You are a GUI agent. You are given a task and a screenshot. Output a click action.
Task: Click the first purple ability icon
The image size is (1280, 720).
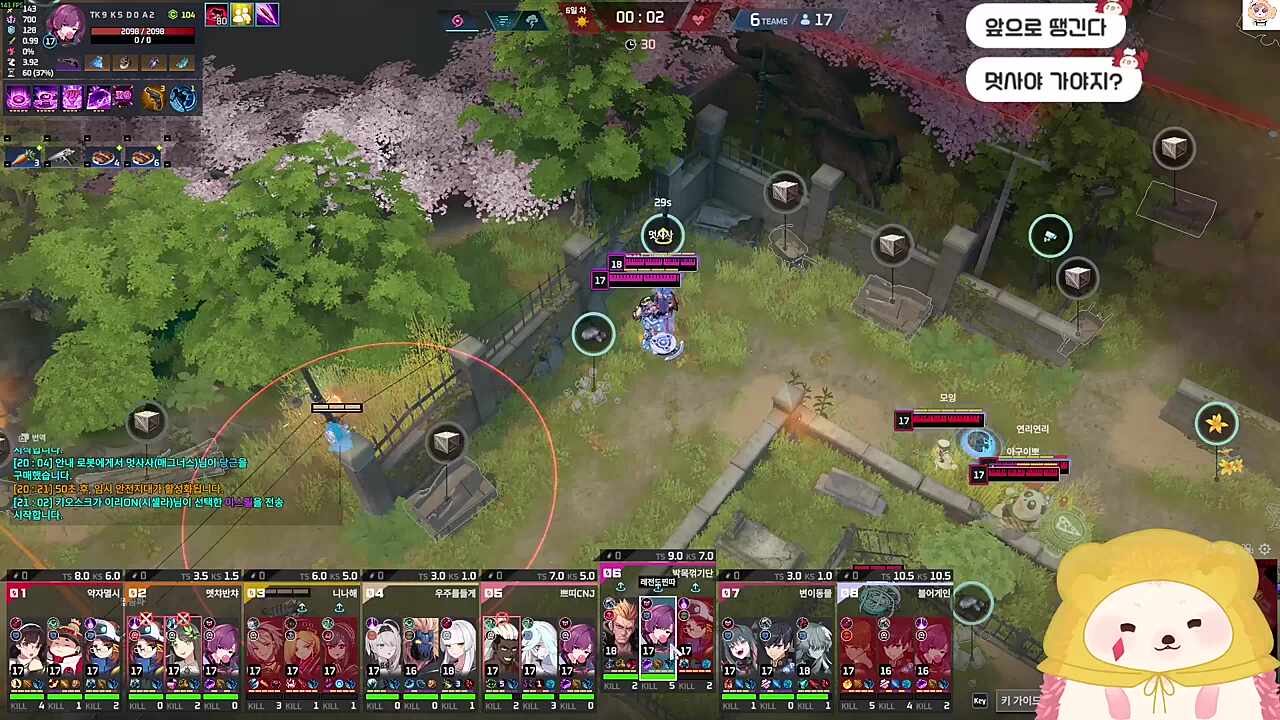coord(19,97)
